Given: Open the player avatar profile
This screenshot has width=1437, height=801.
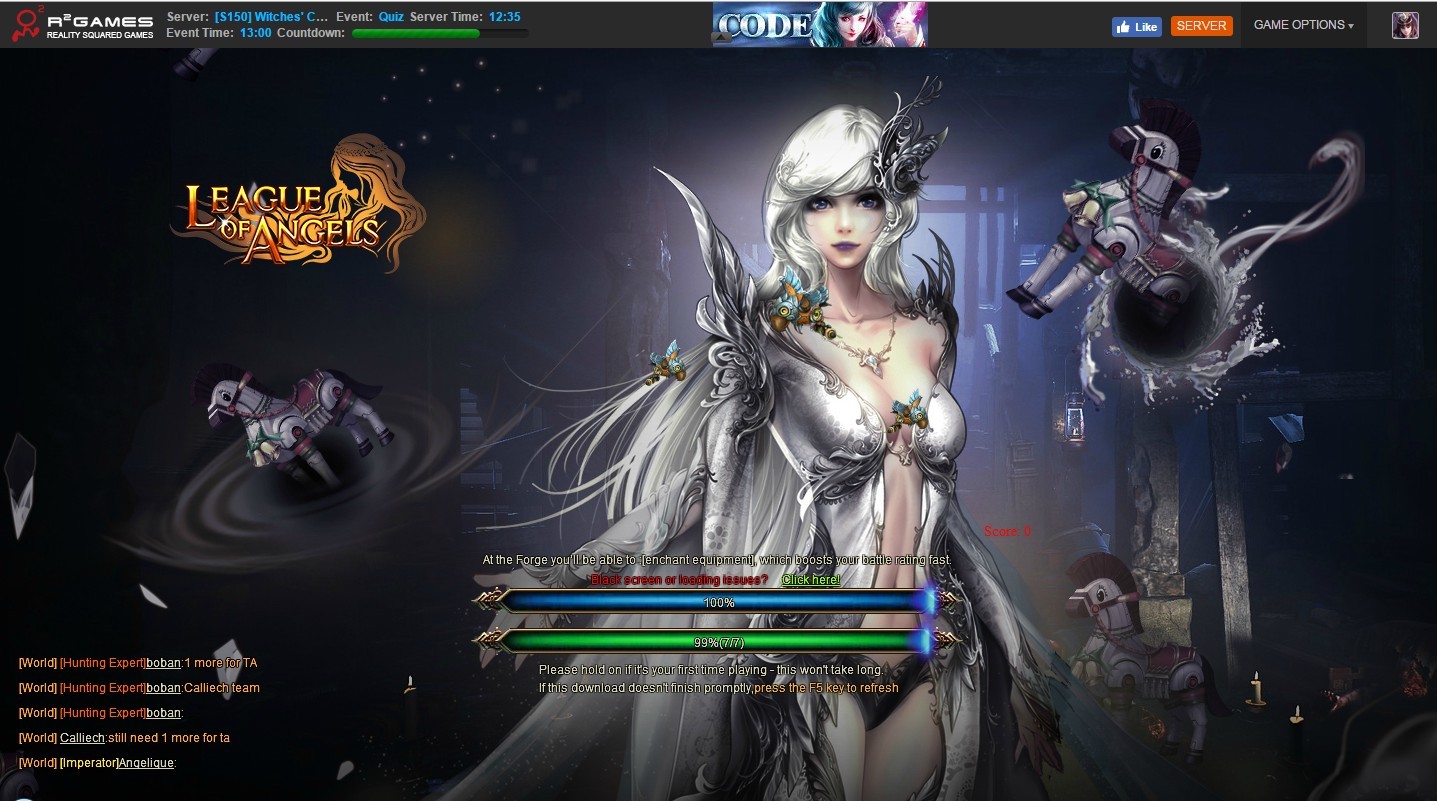Looking at the screenshot, I should click(x=1405, y=26).
